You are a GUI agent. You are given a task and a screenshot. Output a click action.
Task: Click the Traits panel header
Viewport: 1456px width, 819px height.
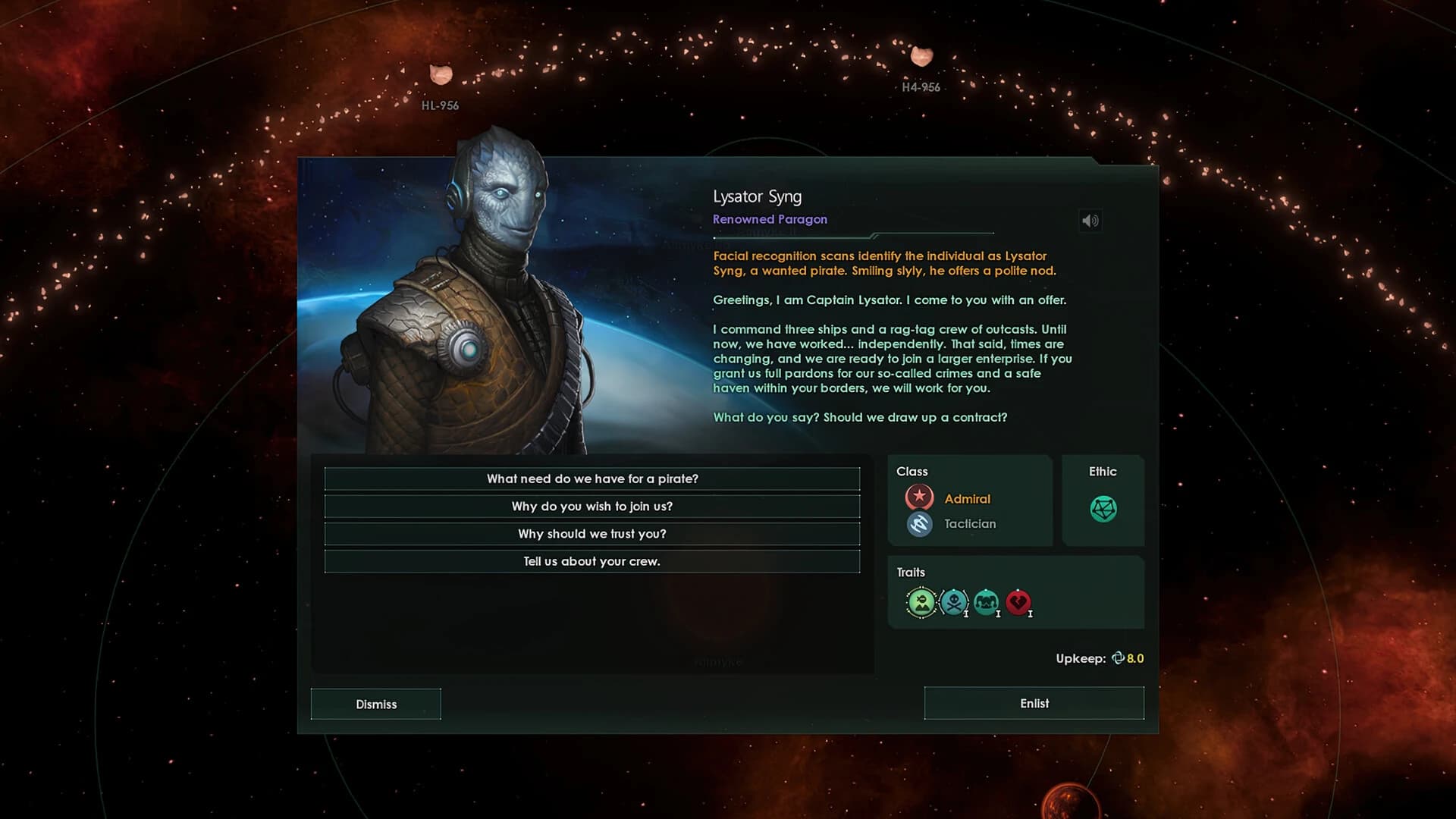[912, 572]
